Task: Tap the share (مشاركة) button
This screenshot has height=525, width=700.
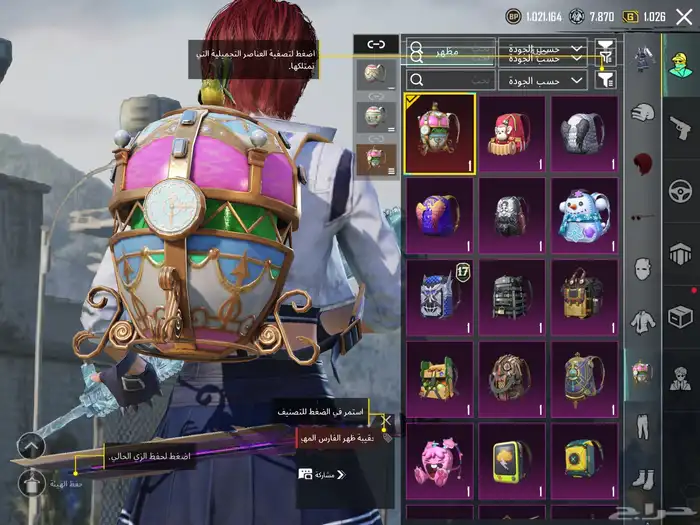Action: point(322,474)
